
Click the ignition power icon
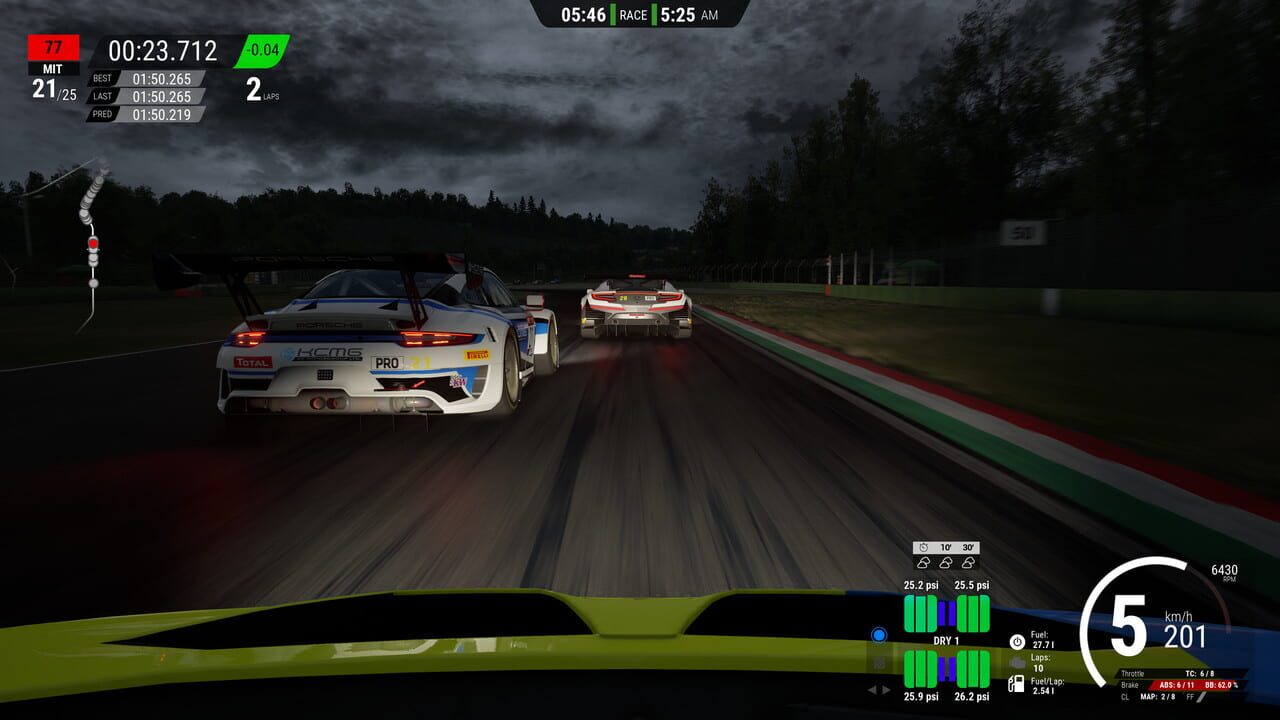tap(1017, 641)
